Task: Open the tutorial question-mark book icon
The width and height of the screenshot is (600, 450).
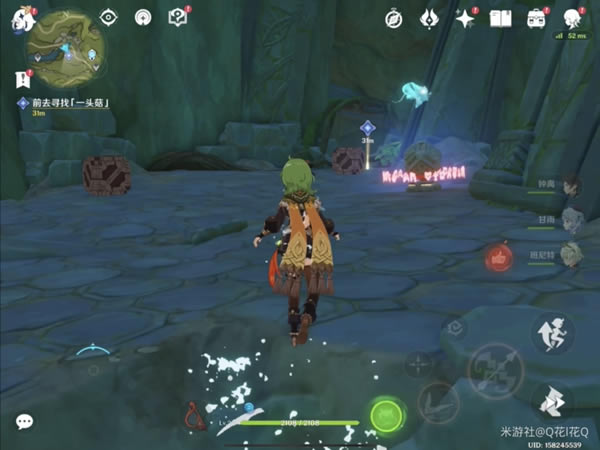Action: (x=178, y=17)
